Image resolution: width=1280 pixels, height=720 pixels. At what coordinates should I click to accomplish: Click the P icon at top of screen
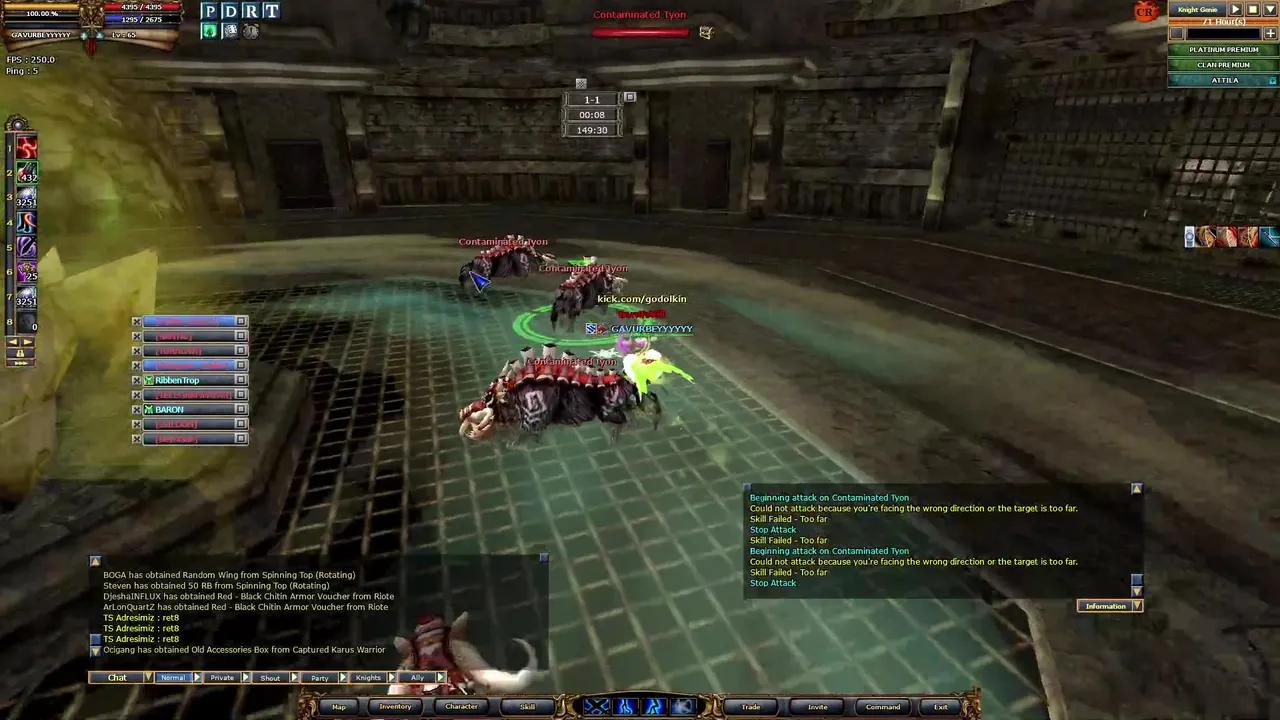click(210, 11)
